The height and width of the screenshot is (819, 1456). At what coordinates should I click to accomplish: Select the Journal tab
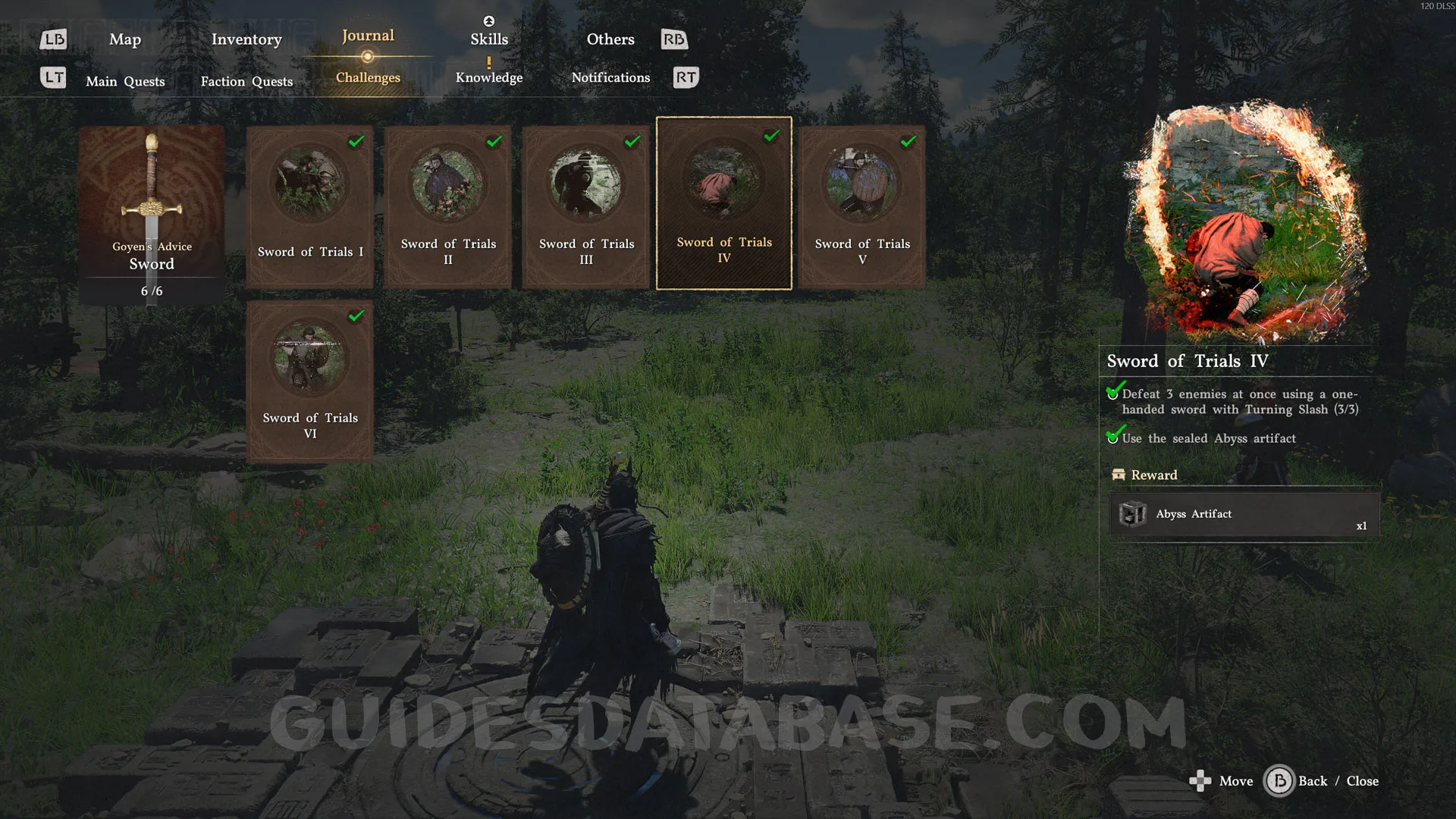pyautogui.click(x=368, y=36)
